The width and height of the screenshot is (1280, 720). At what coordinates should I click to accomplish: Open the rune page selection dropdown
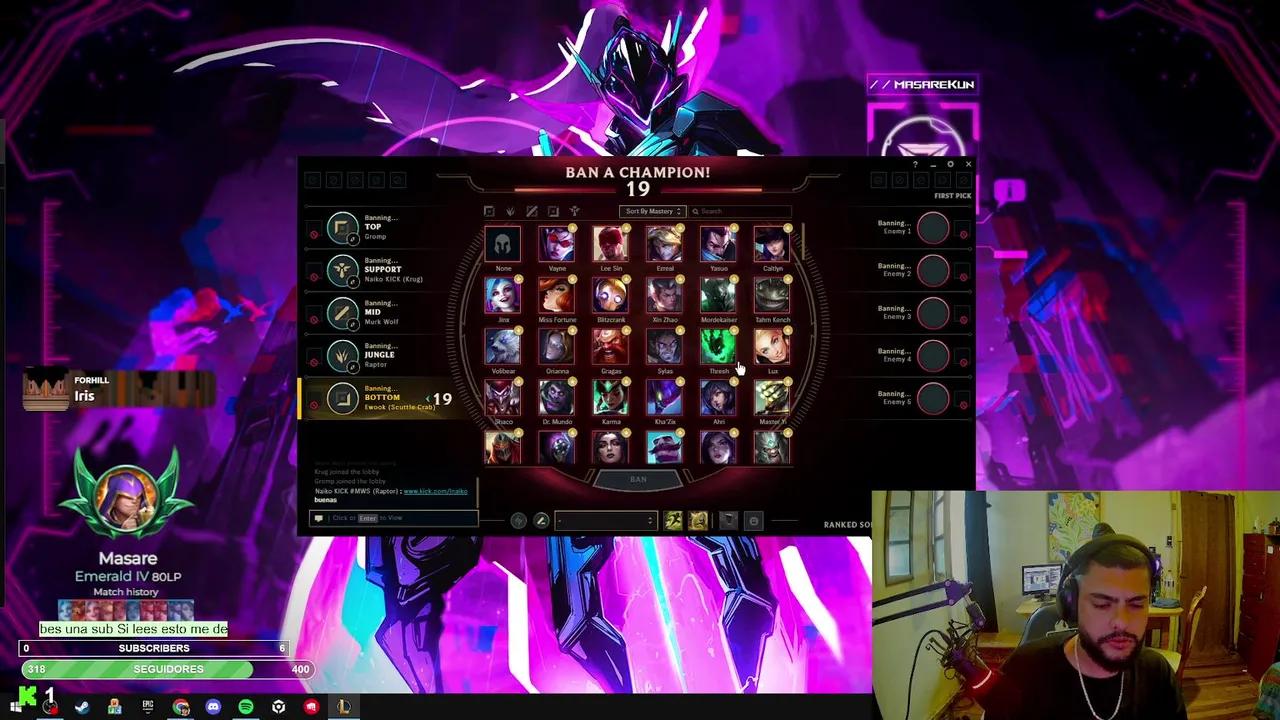click(605, 520)
